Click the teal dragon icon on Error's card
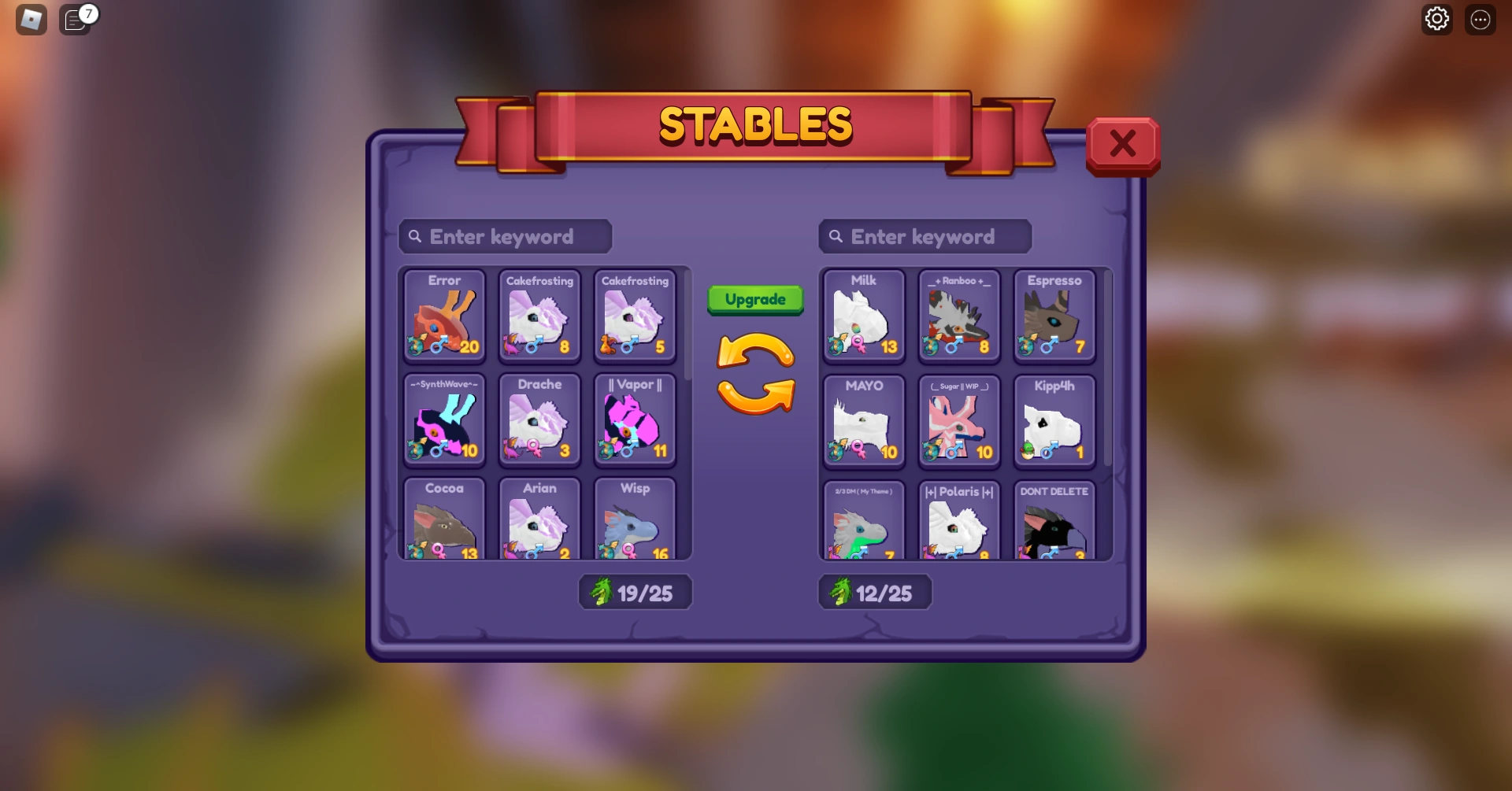 point(416,345)
